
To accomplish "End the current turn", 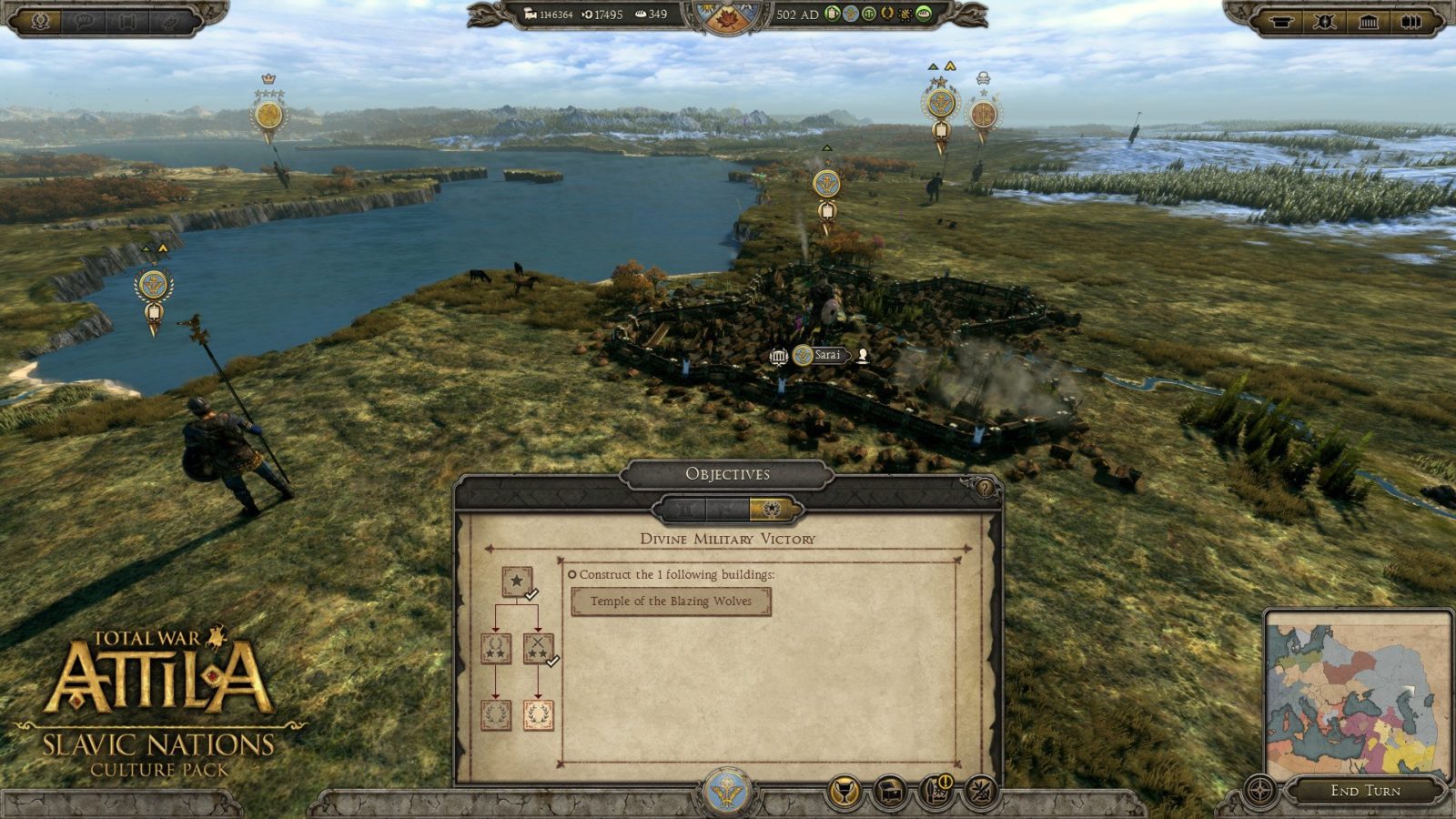I will click(x=1365, y=791).
